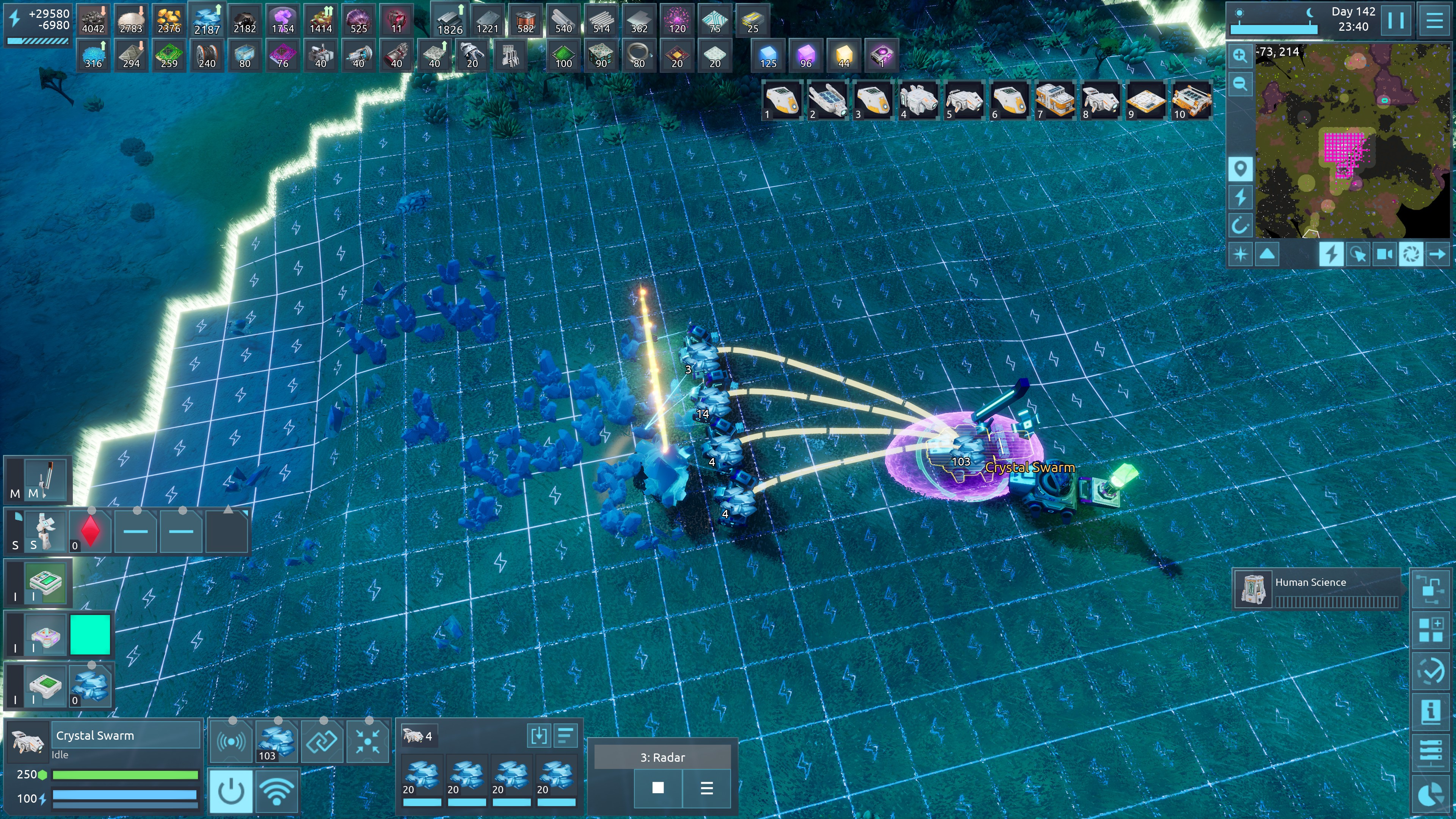
Task: Stop the Radar with the square button
Action: point(658,788)
